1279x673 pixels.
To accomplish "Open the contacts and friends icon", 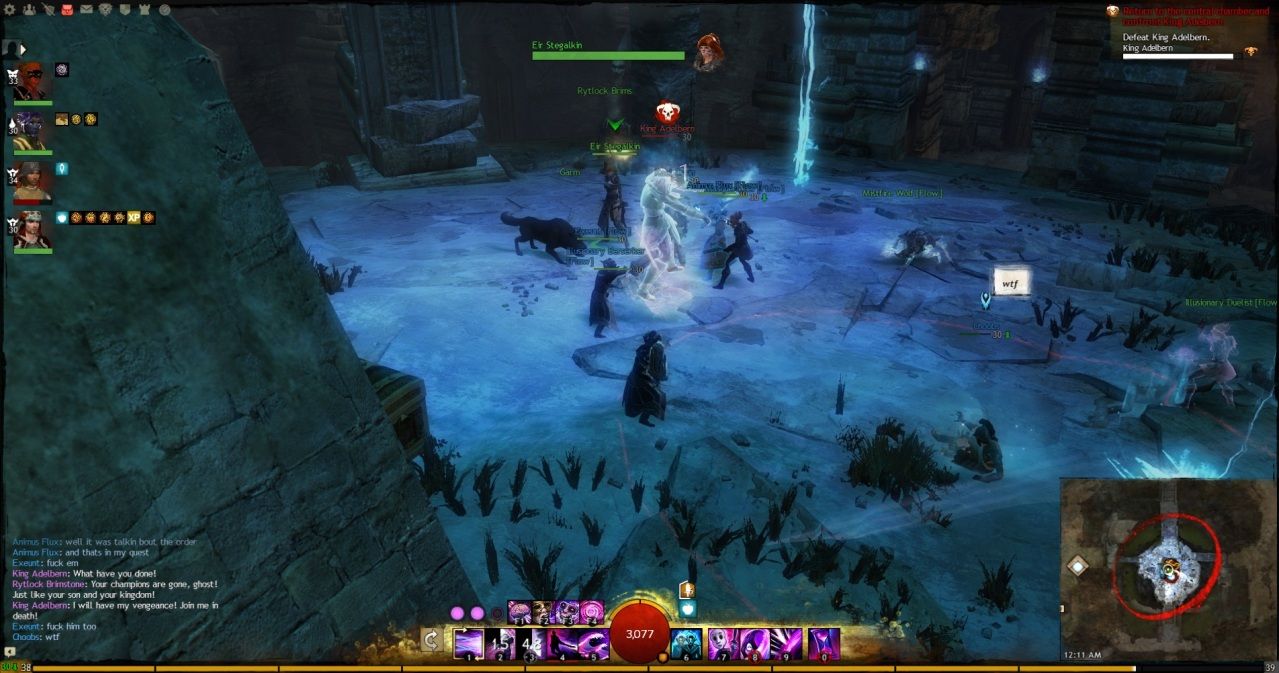I will pyautogui.click(x=28, y=10).
